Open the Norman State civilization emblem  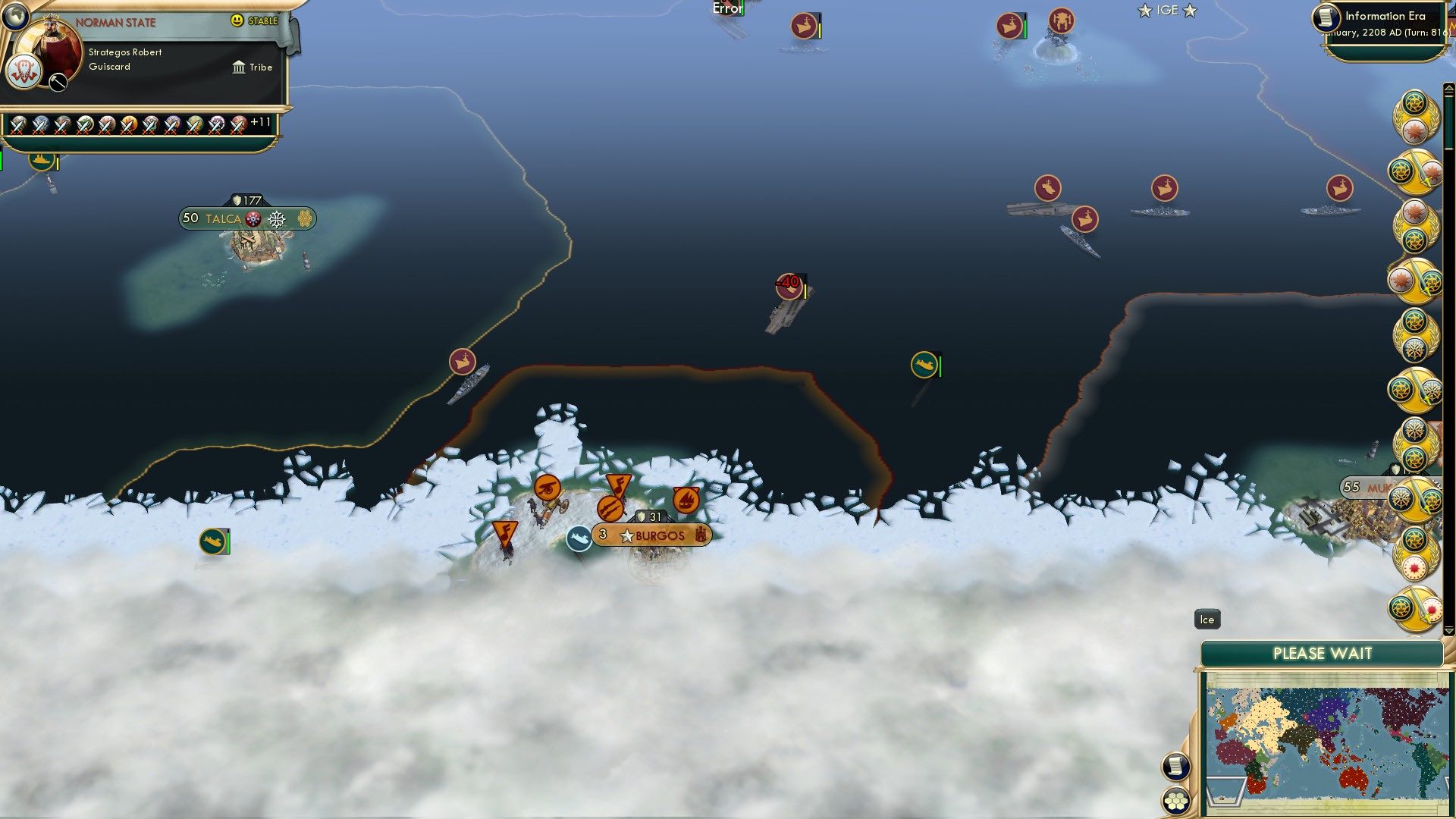23,72
